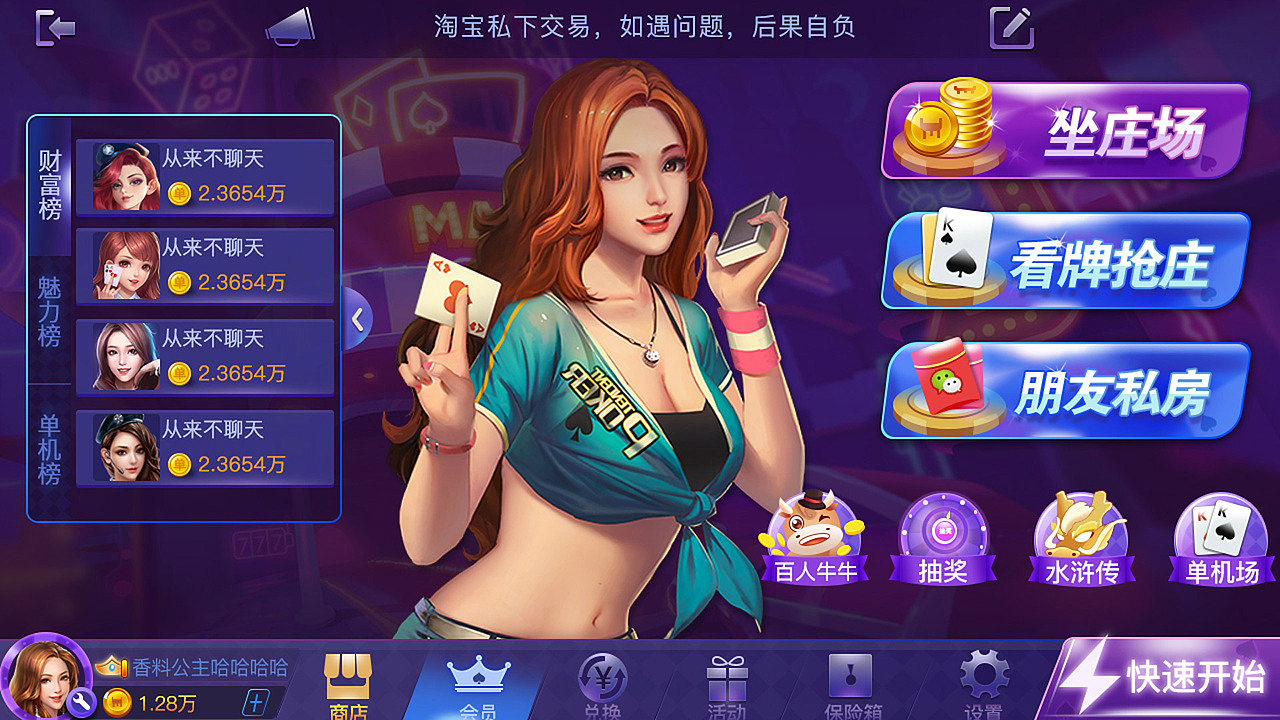Viewport: 1280px width, 720px height.
Task: Open the announcement megaphone
Action: [291, 28]
